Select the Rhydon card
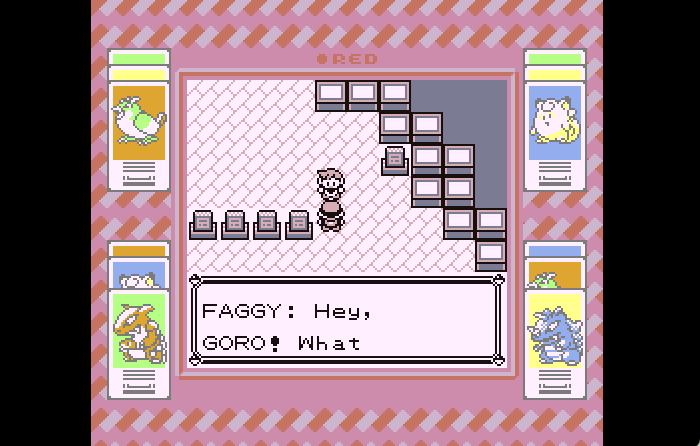 coord(555,330)
